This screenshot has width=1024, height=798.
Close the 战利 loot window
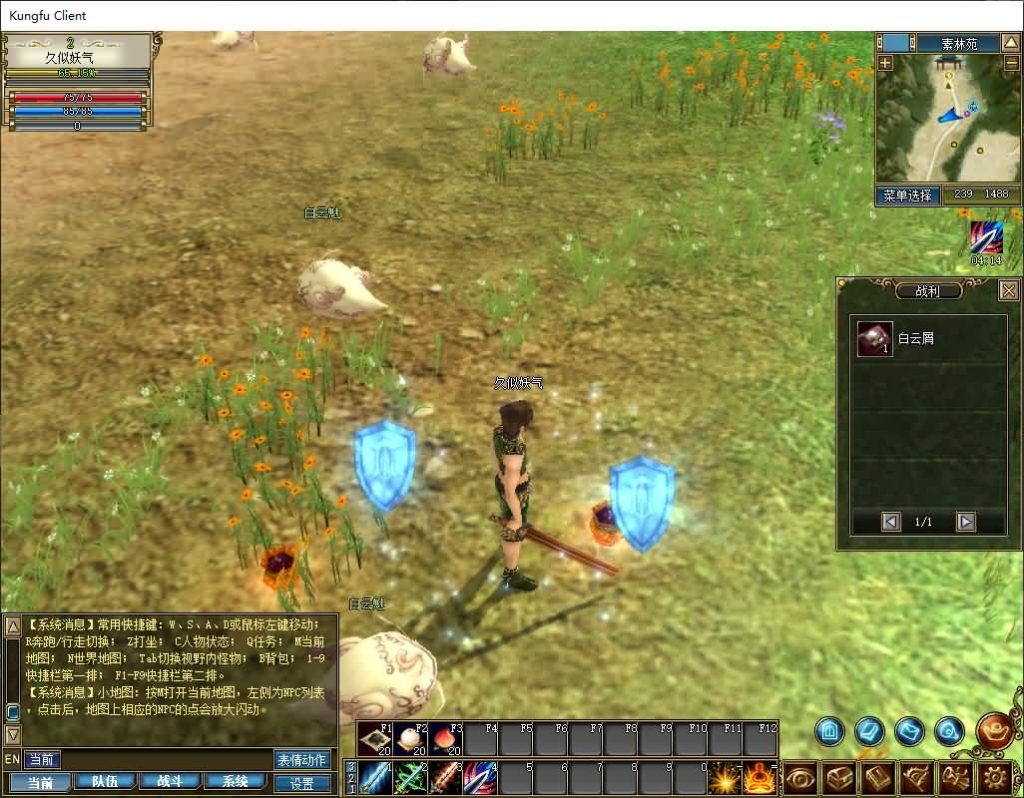coord(1008,291)
